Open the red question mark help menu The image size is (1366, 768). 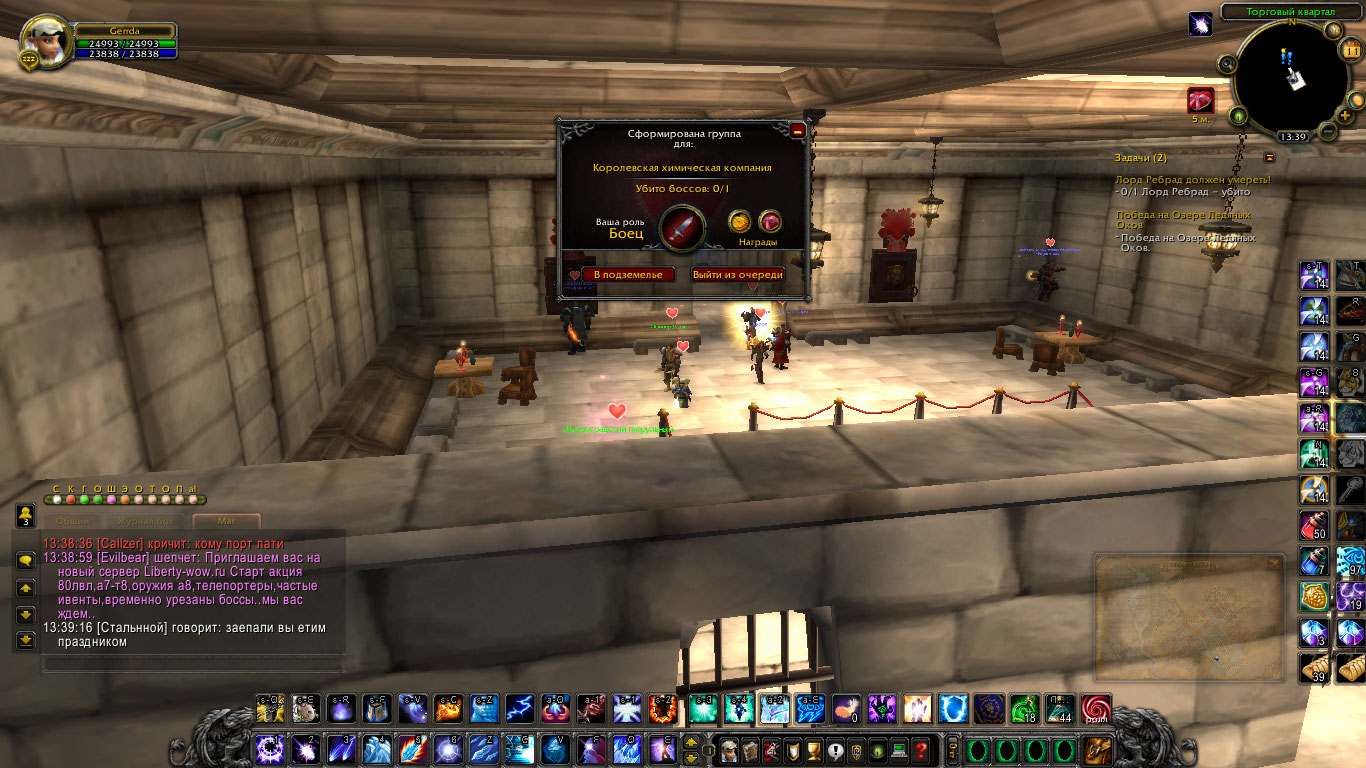(922, 750)
